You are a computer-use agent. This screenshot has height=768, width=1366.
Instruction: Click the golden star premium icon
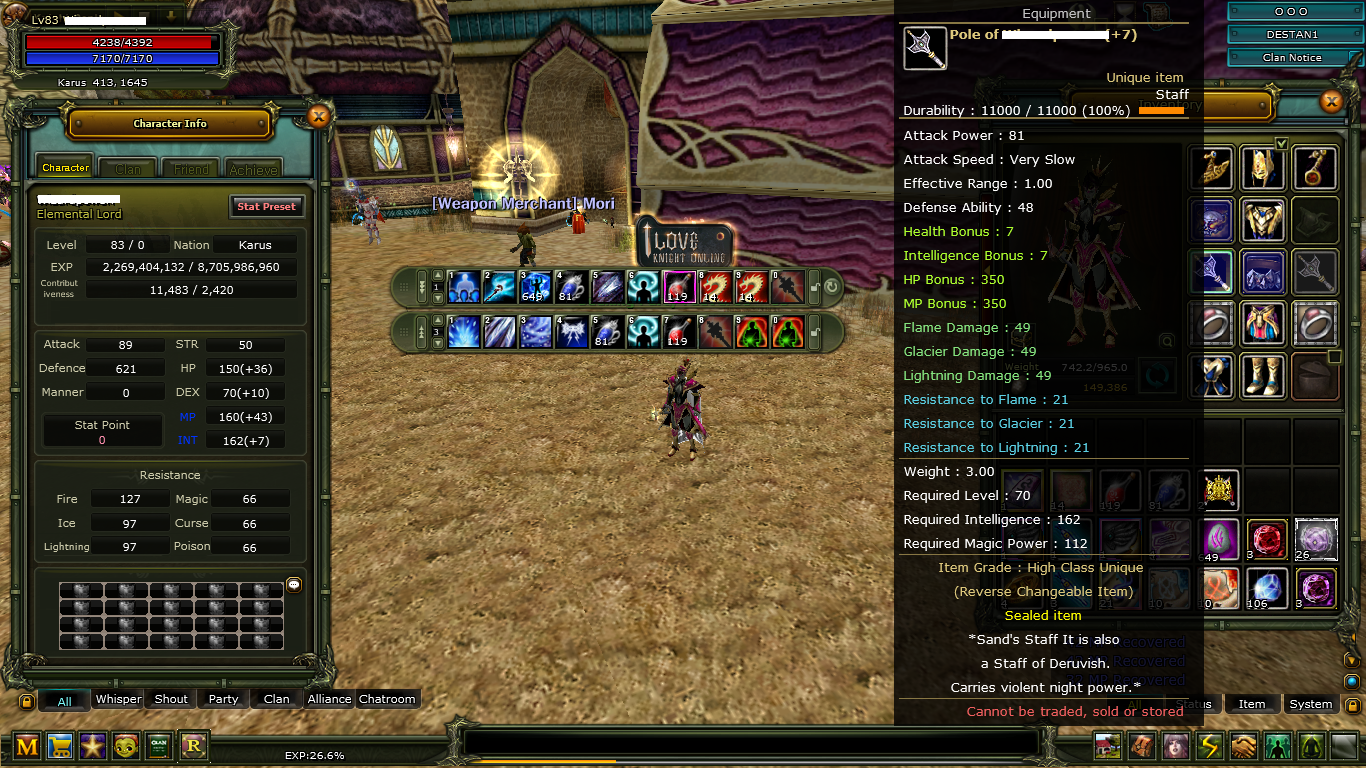coord(93,746)
